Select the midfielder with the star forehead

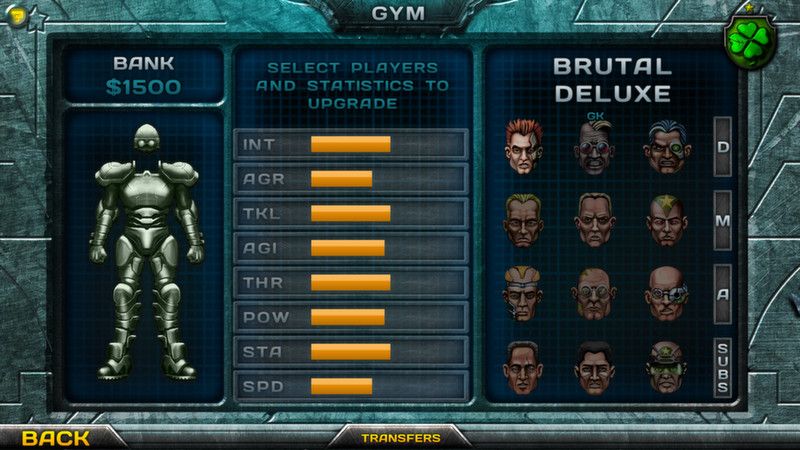tap(665, 221)
